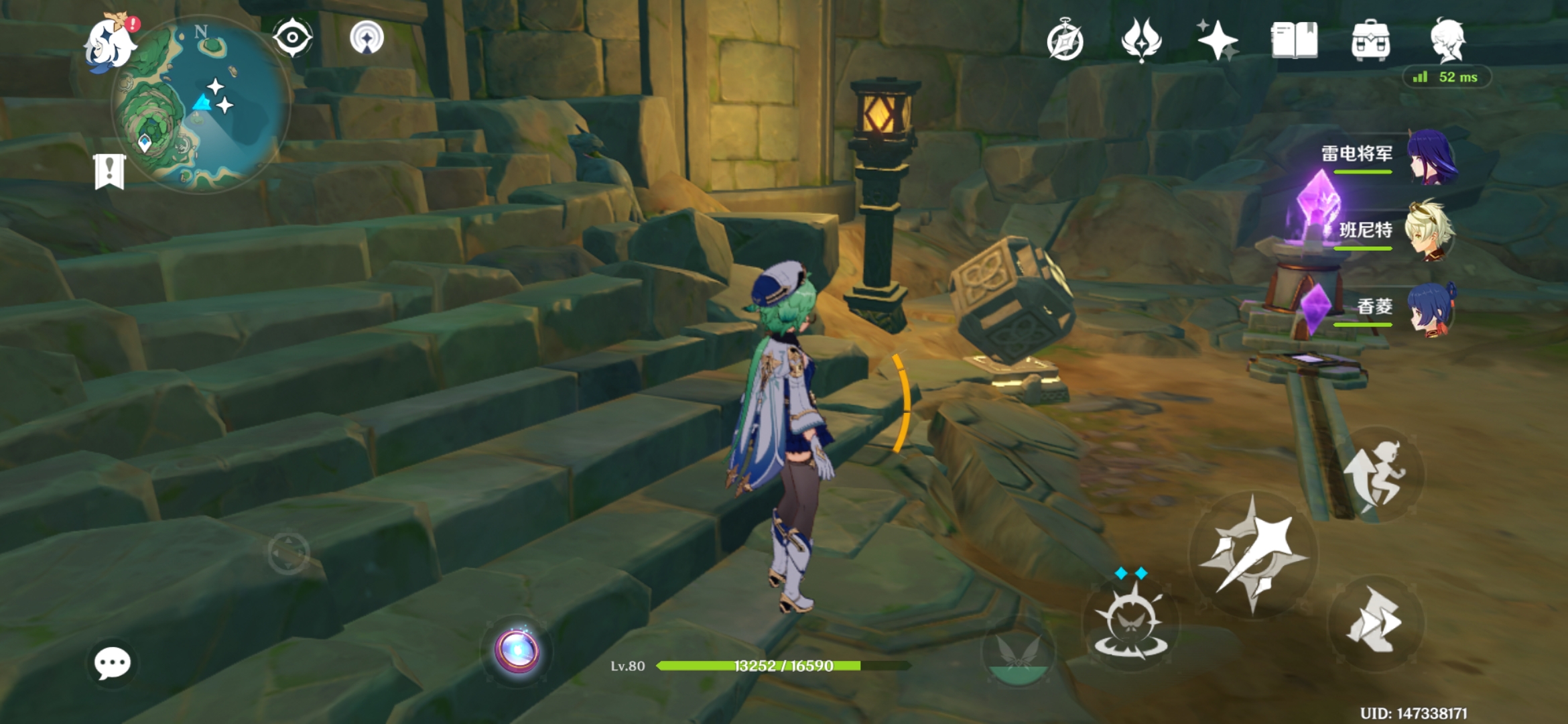Viewport: 1568px width, 724px height.
Task: Switch to party member 班尼特
Action: [x=1431, y=232]
